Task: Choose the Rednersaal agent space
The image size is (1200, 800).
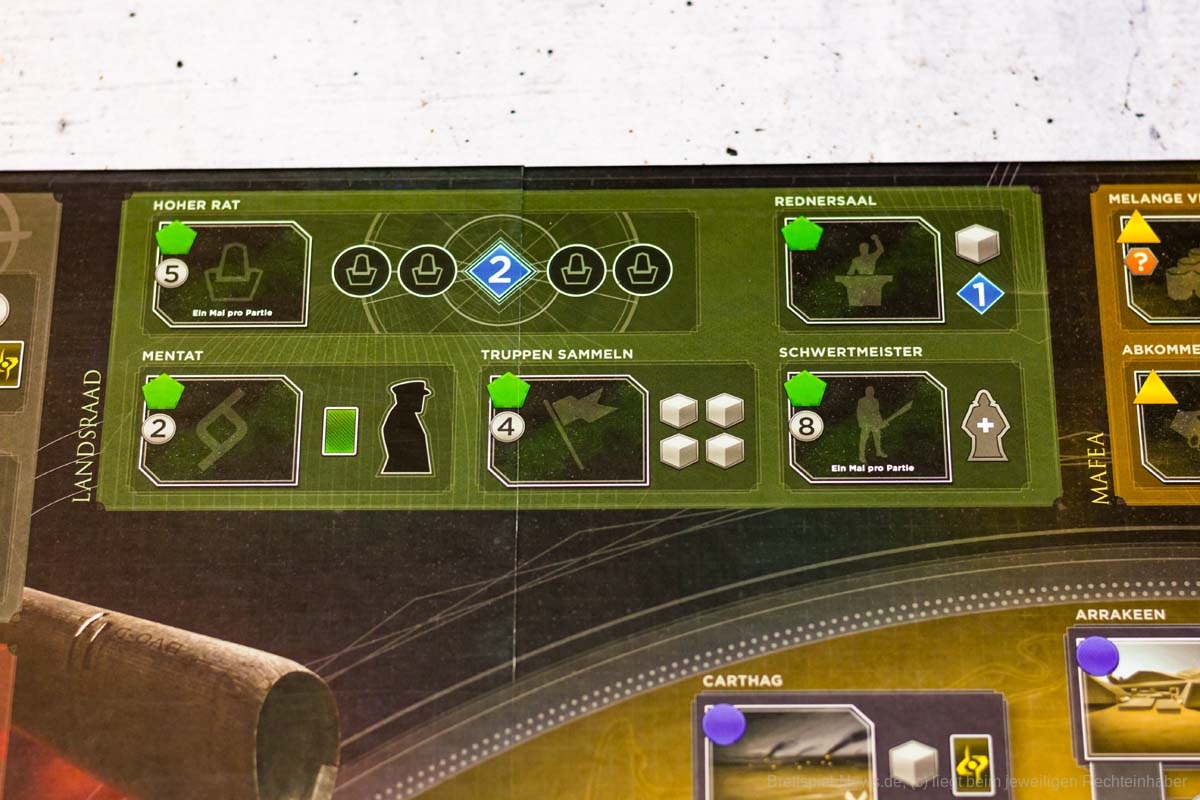Action: [864, 270]
